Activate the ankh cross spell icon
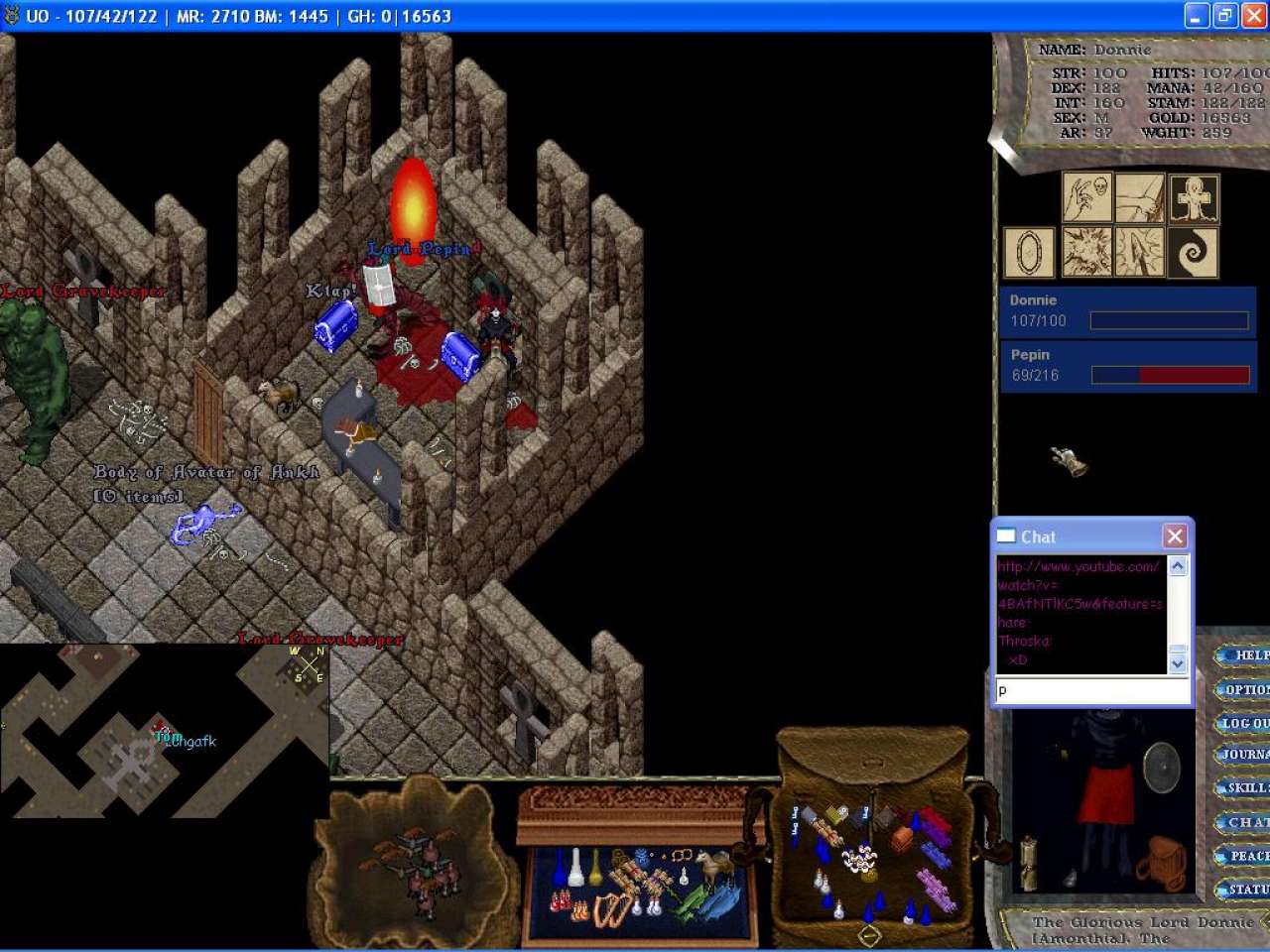The height and width of the screenshot is (952, 1270). pyautogui.click(x=1194, y=197)
